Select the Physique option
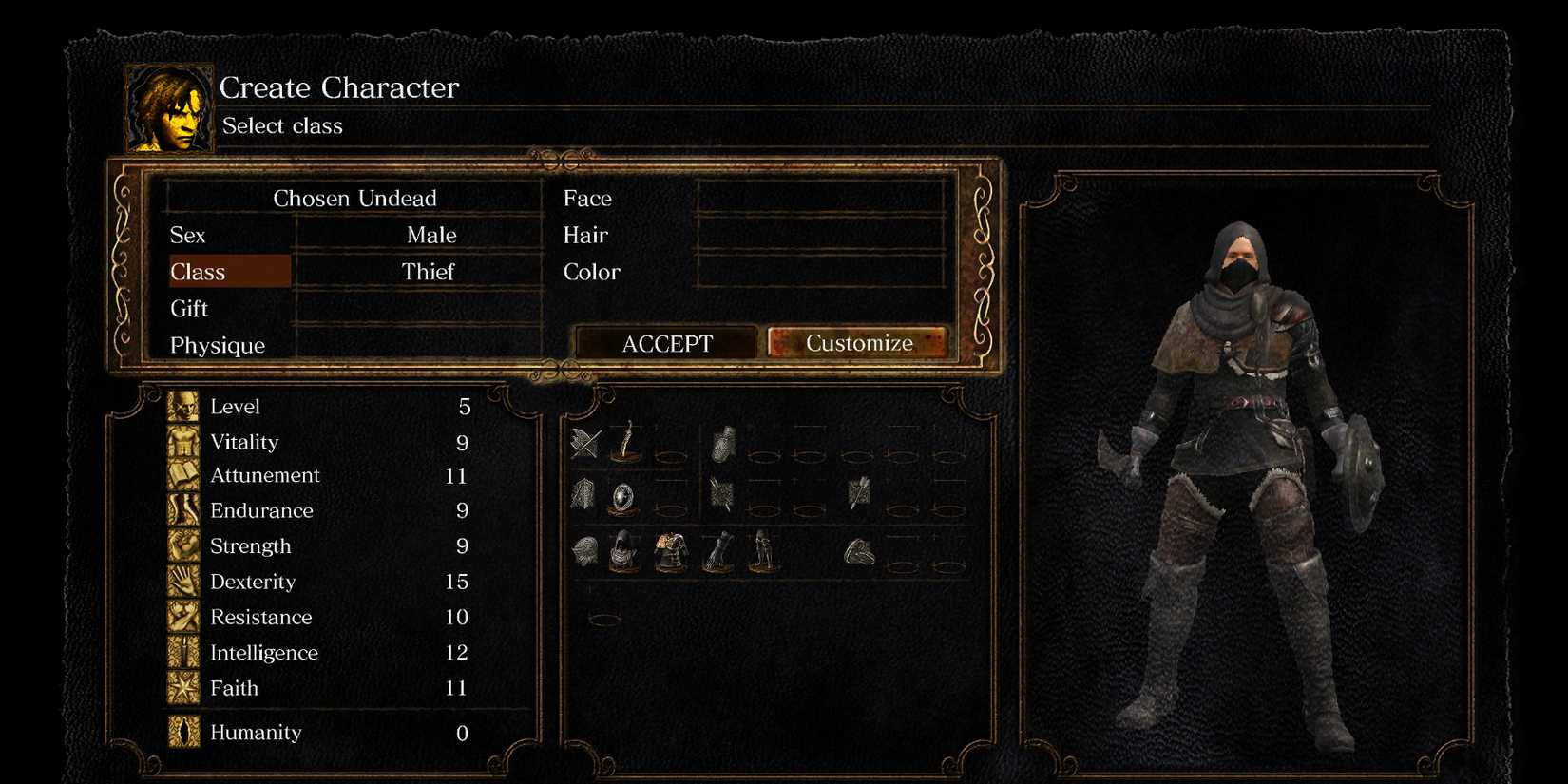This screenshot has height=784, width=1568. coord(217,345)
